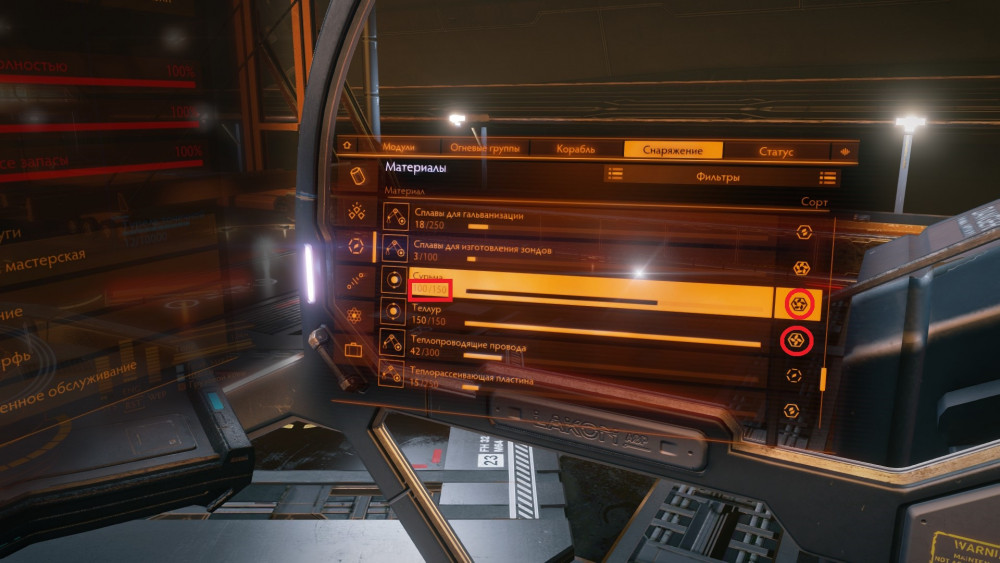Open the Статус tab
The image size is (1000, 563).
tap(776, 152)
